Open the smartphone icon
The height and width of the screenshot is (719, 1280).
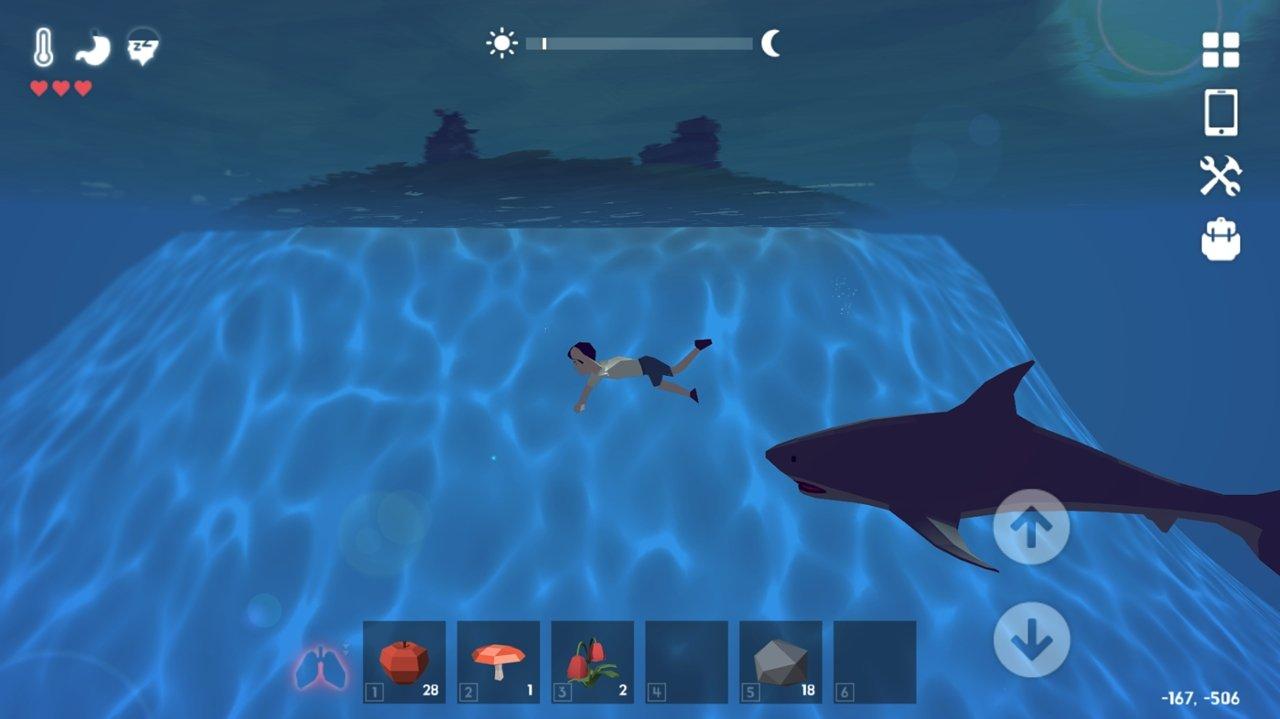click(1220, 112)
